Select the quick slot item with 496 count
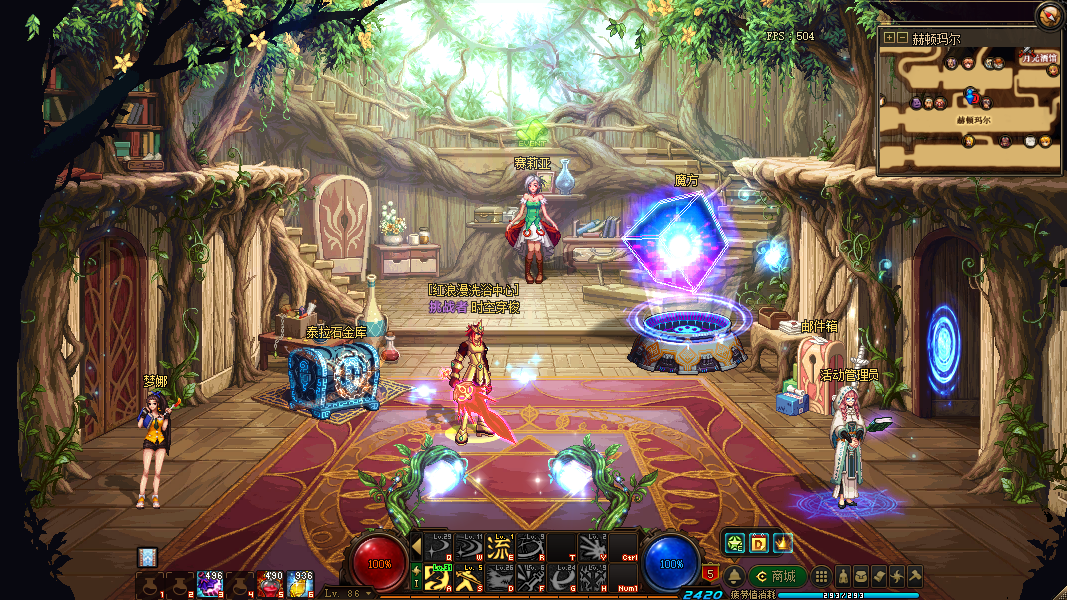Viewport: 1067px width, 600px height. click(210, 583)
